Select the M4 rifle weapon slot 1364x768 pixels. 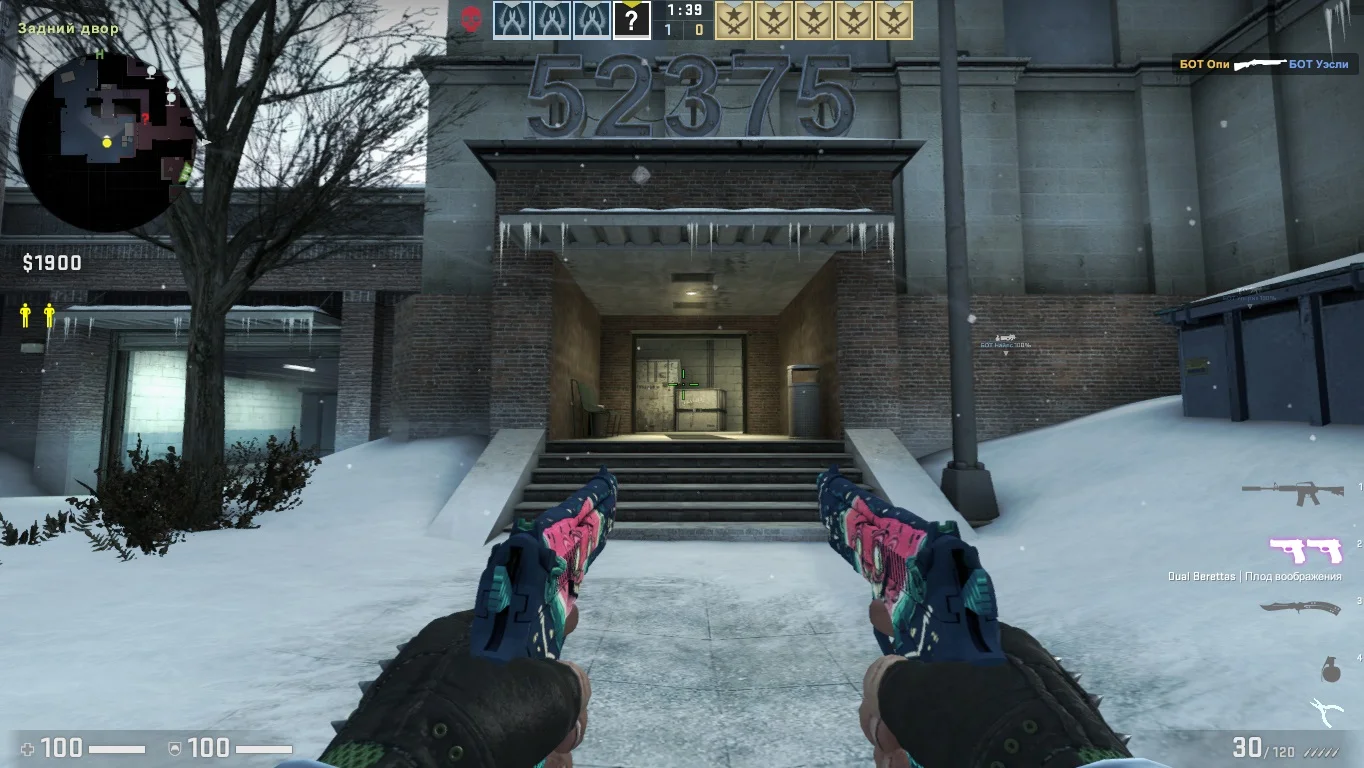click(1291, 491)
